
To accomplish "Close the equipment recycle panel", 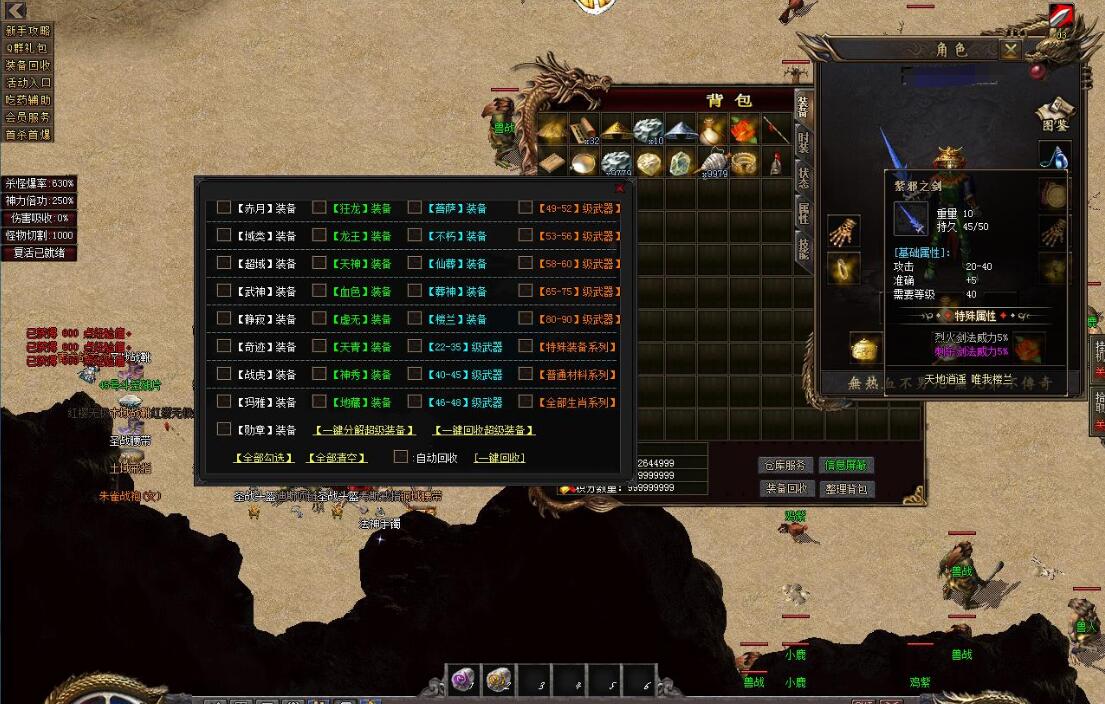I will click(x=619, y=188).
